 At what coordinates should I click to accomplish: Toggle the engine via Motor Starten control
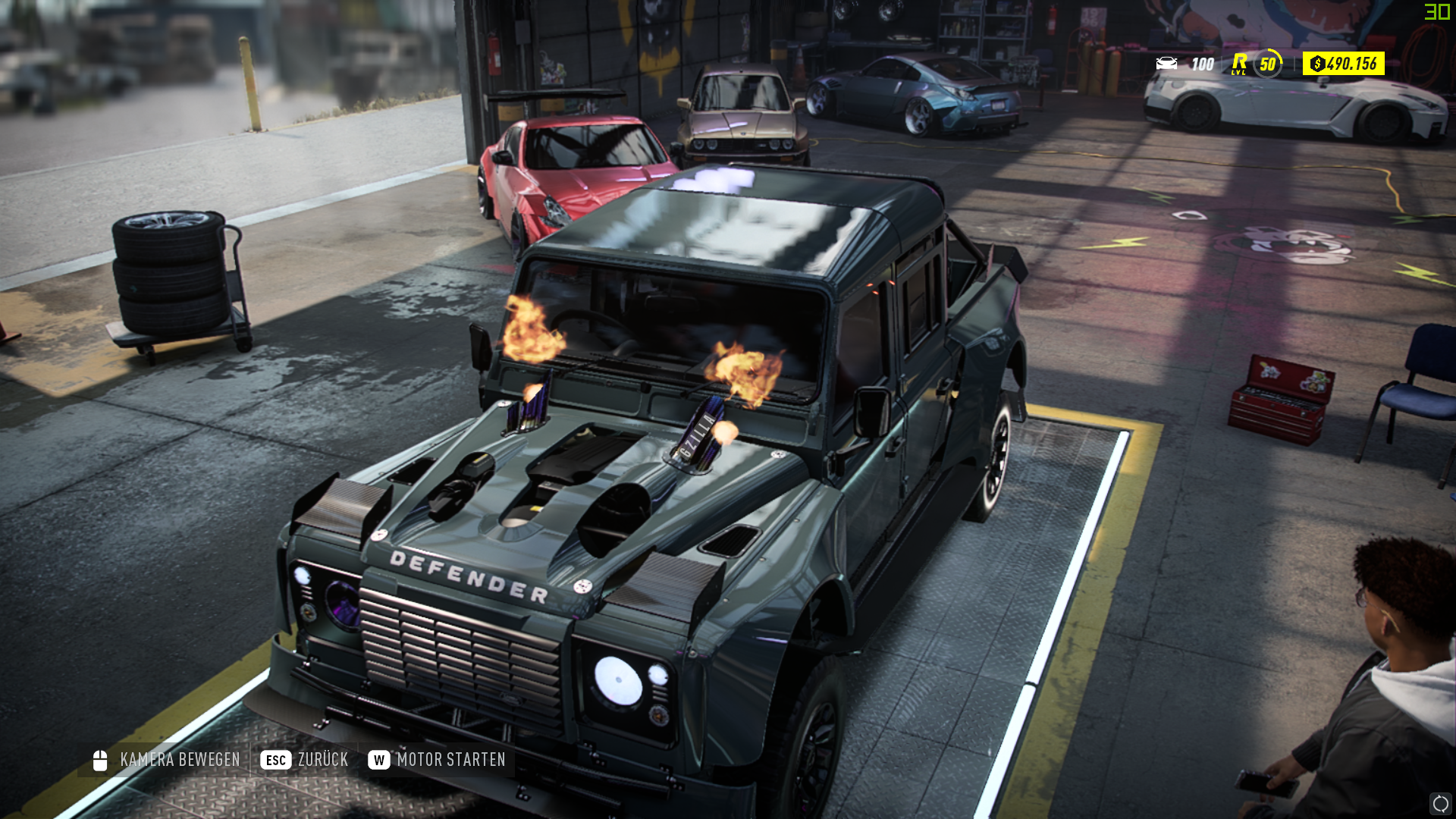tap(451, 759)
